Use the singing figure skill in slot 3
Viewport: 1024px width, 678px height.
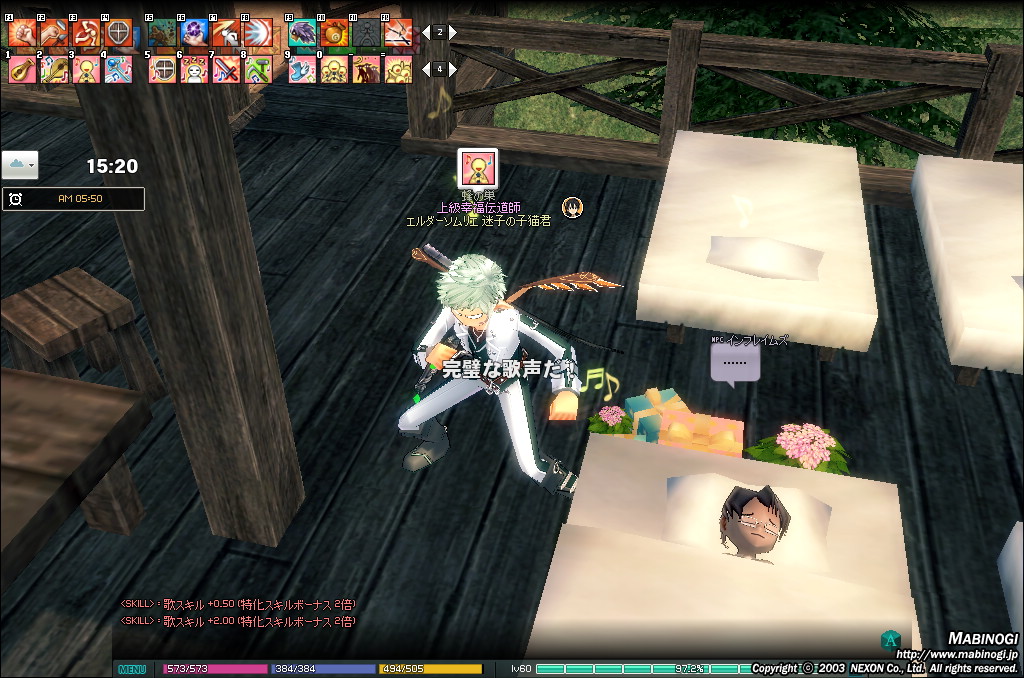86,69
